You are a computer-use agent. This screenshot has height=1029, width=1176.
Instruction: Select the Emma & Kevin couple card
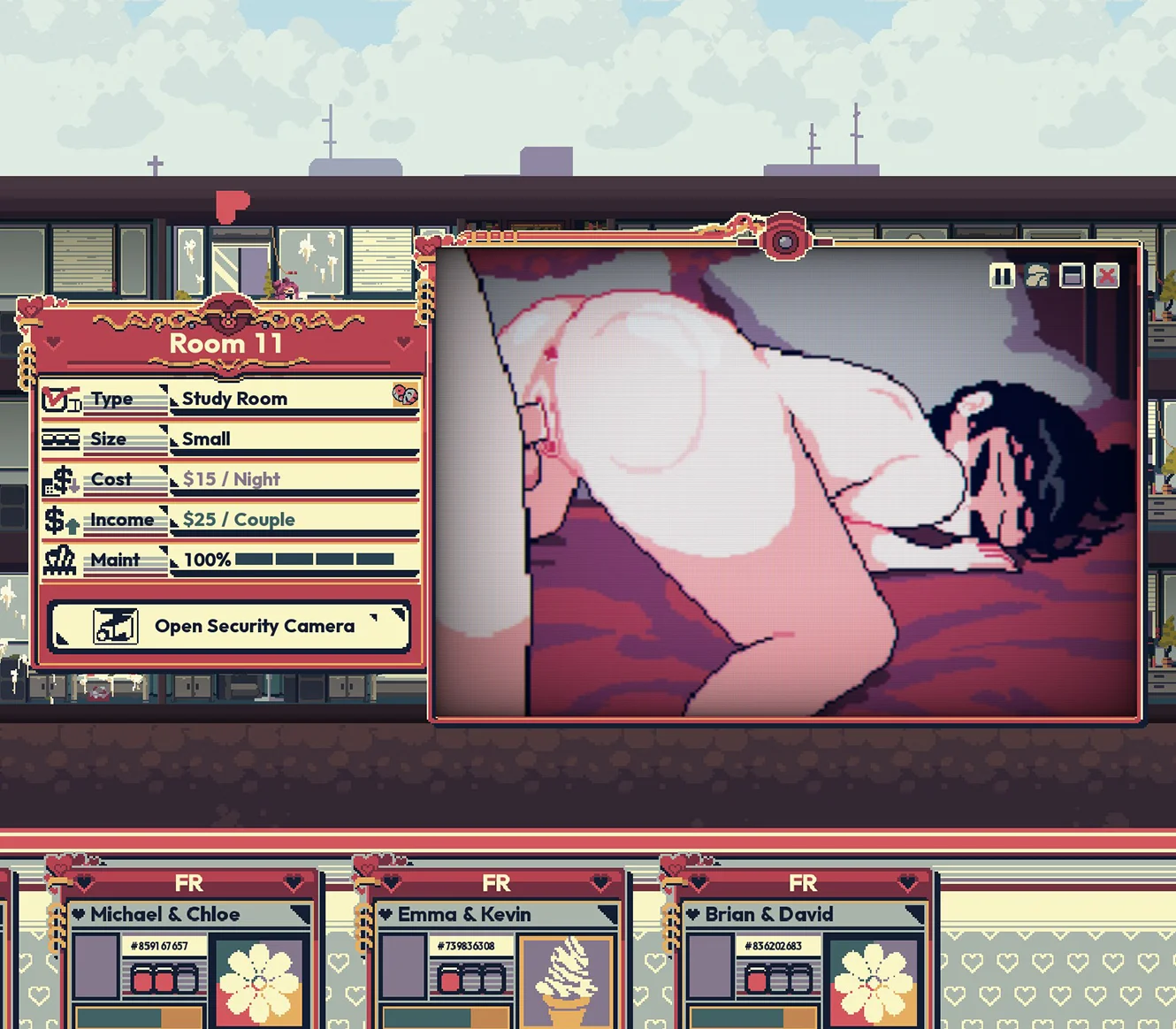click(x=464, y=914)
